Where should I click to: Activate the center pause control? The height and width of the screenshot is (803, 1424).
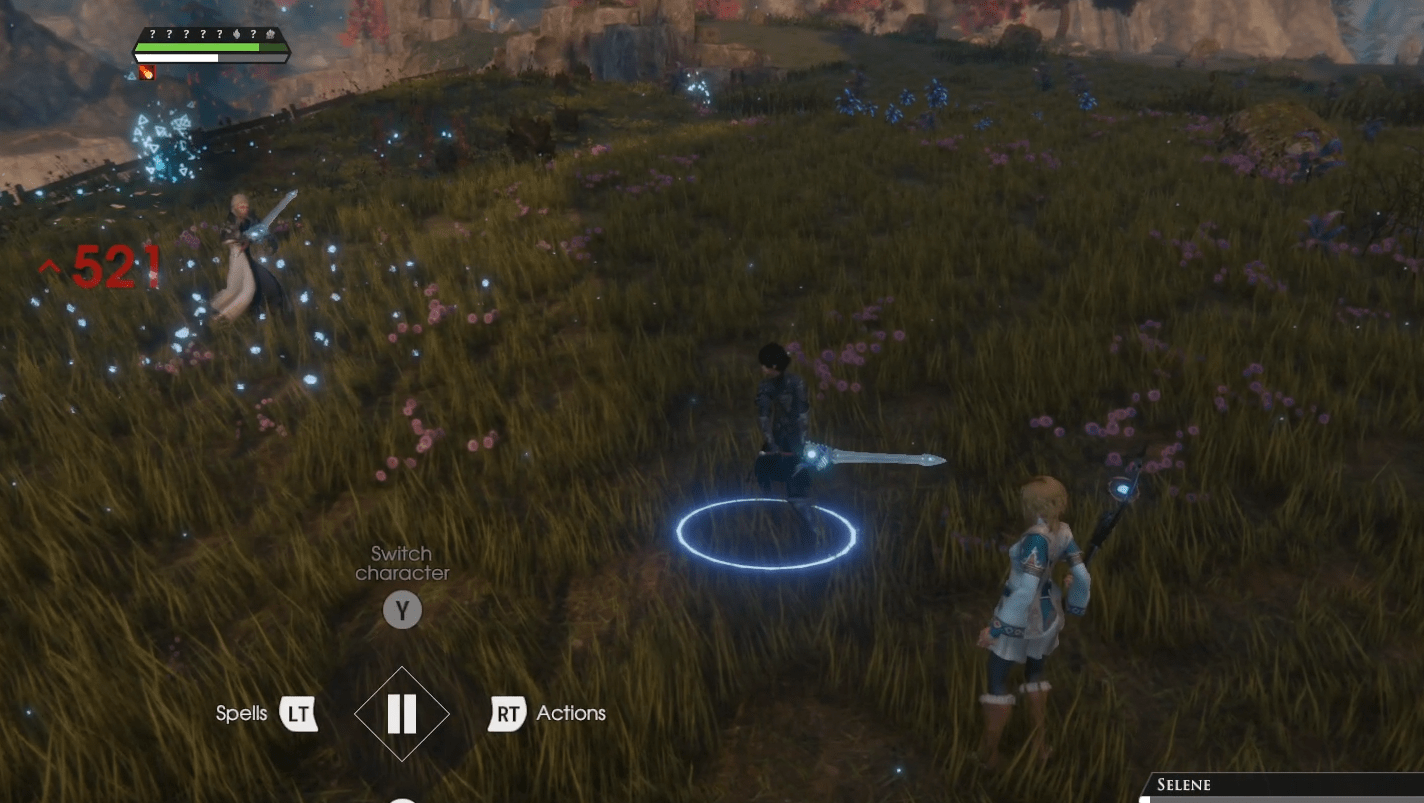coord(402,713)
